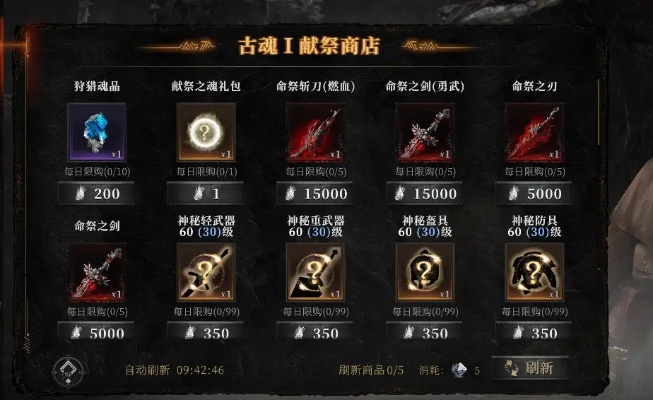This screenshot has width=653, height=400.
Task: Select the 命祭斩刀(燃血) weapon
Action: click(315, 133)
